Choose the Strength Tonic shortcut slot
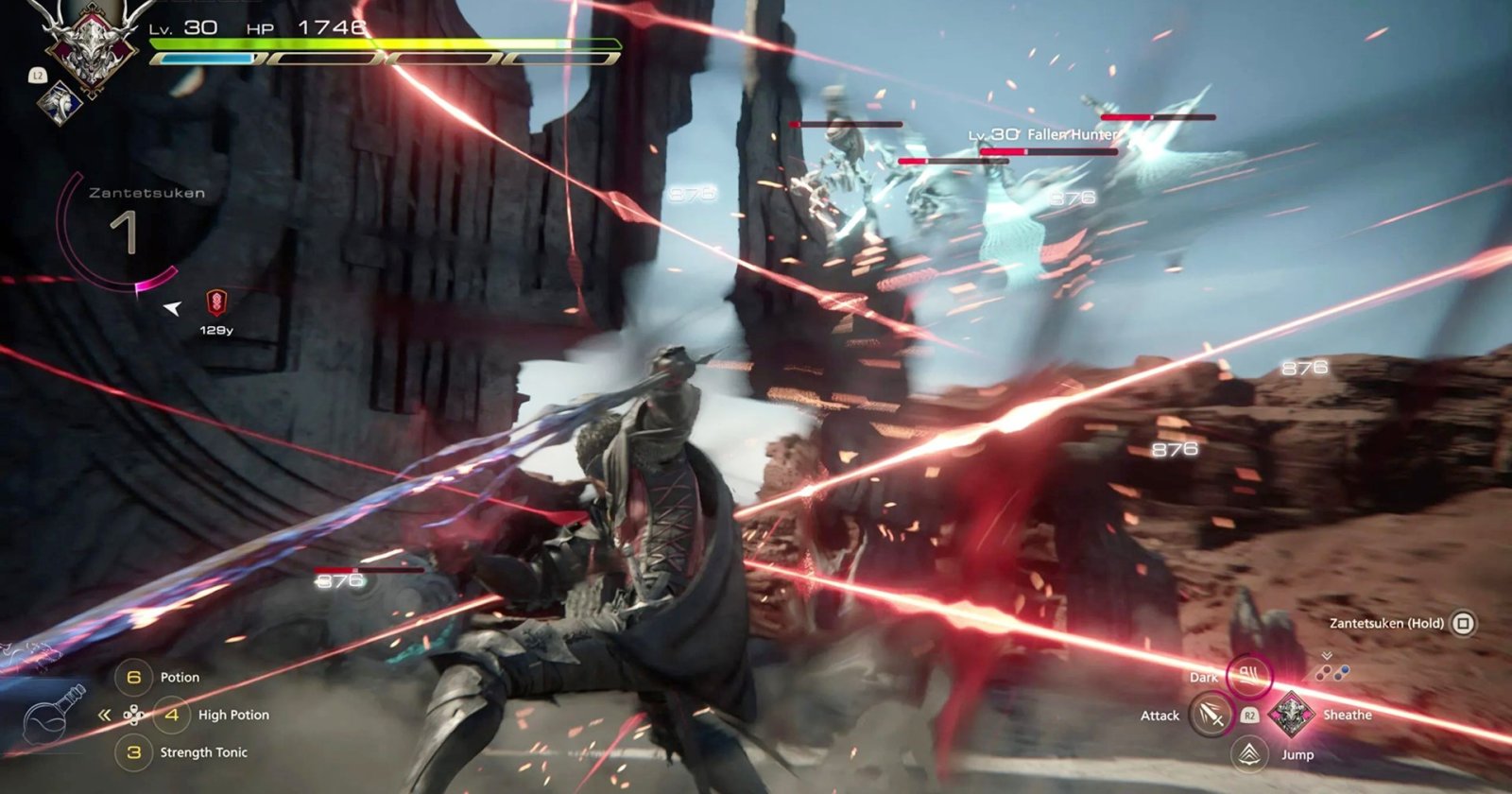 tap(134, 752)
